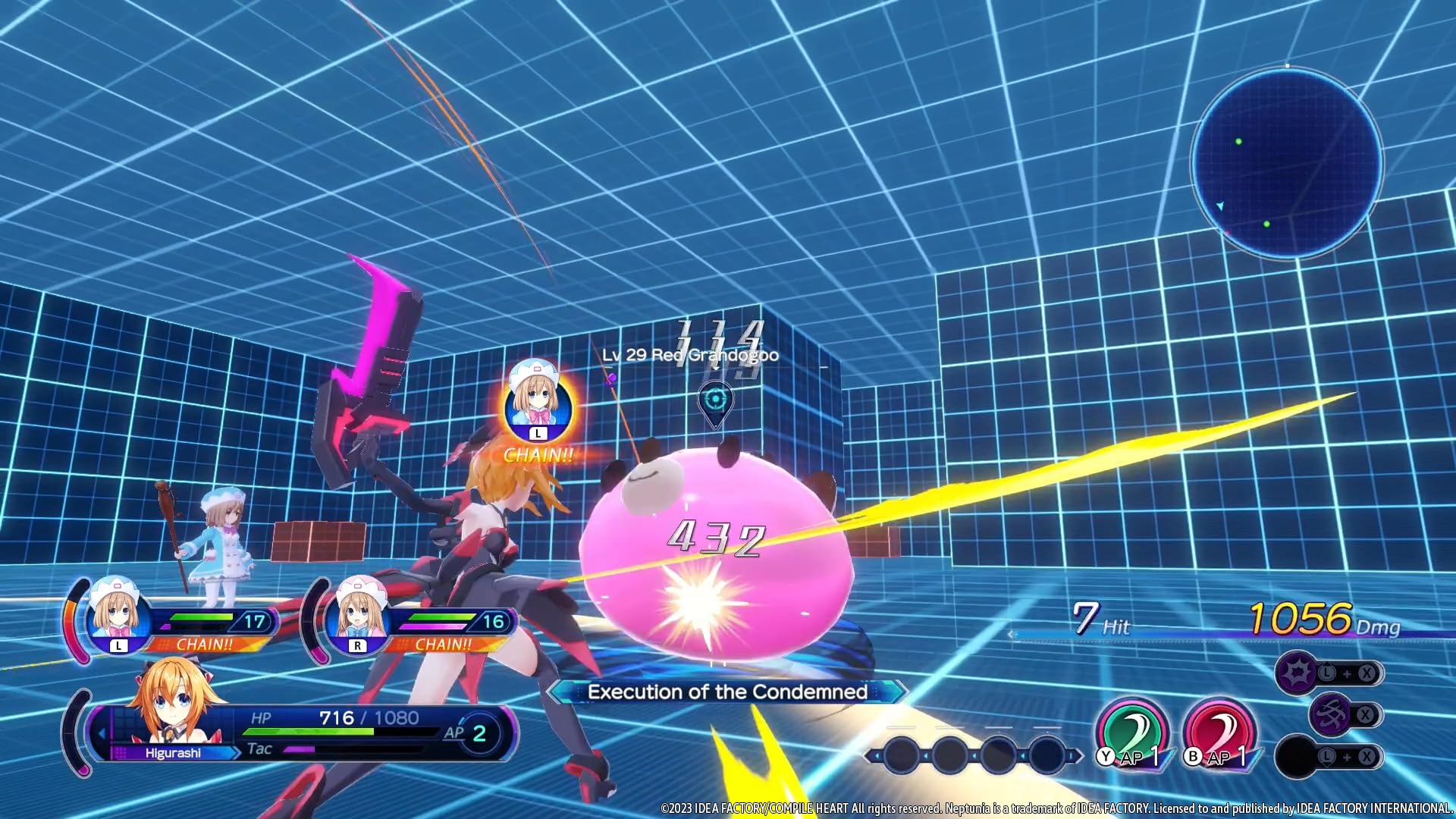Click the empty L + X skill slot icon
This screenshot has width=1456, height=819.
click(1296, 757)
